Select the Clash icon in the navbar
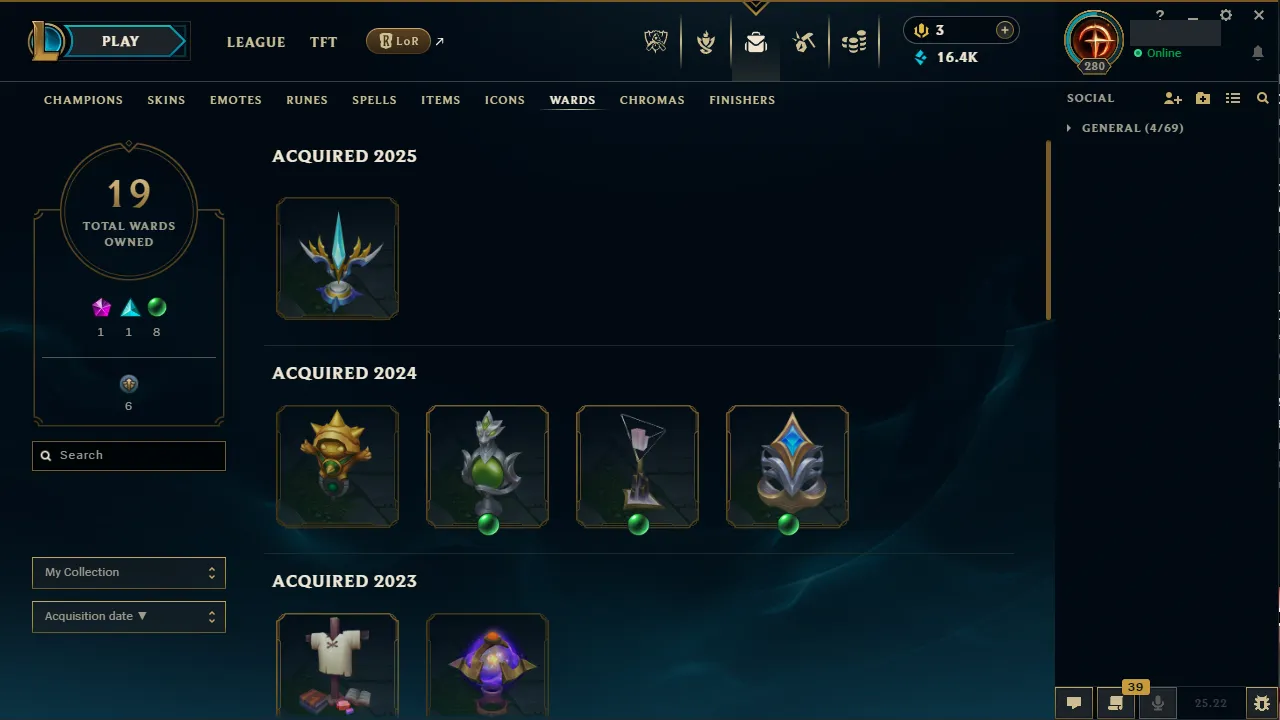This screenshot has width=1280, height=720. pyautogui.click(x=706, y=41)
